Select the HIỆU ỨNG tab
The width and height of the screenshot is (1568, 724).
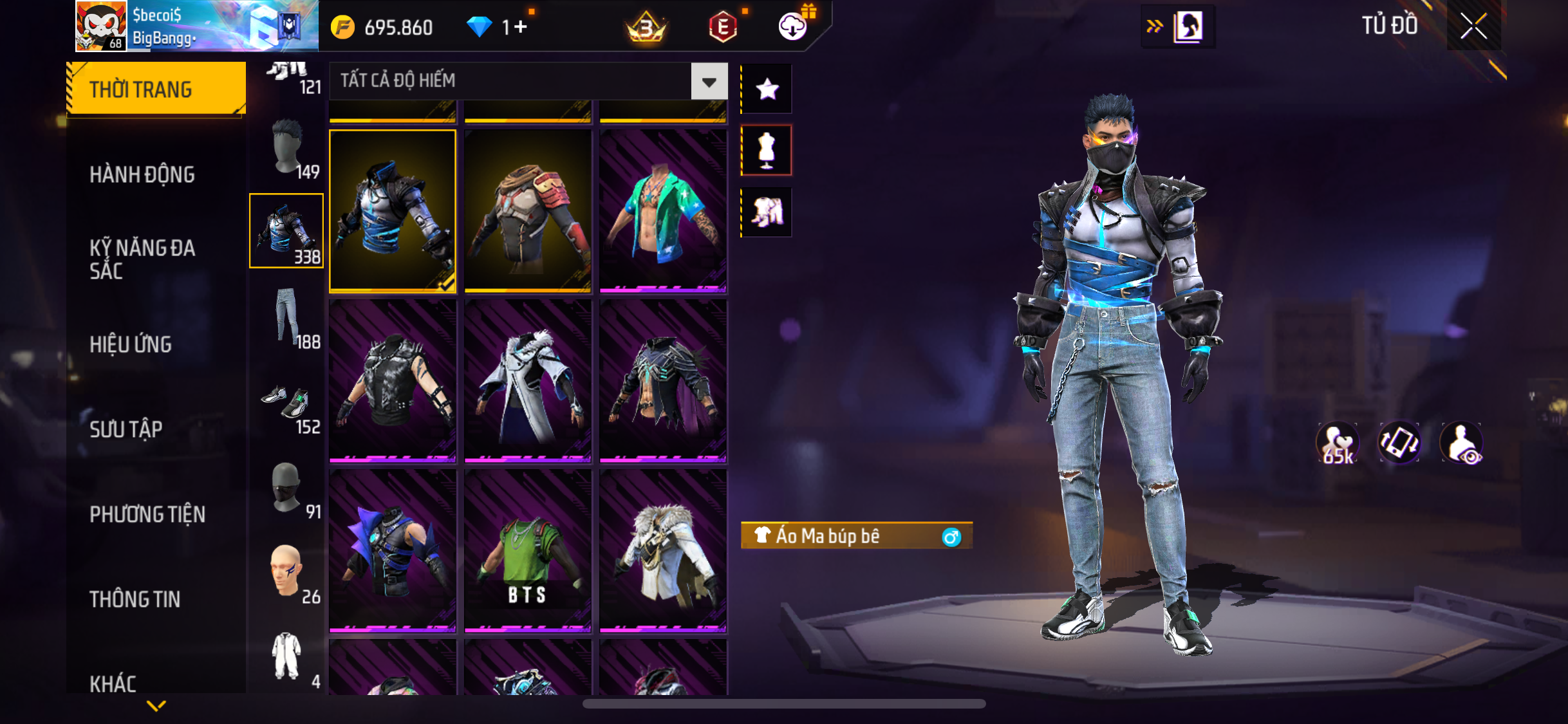pos(131,344)
